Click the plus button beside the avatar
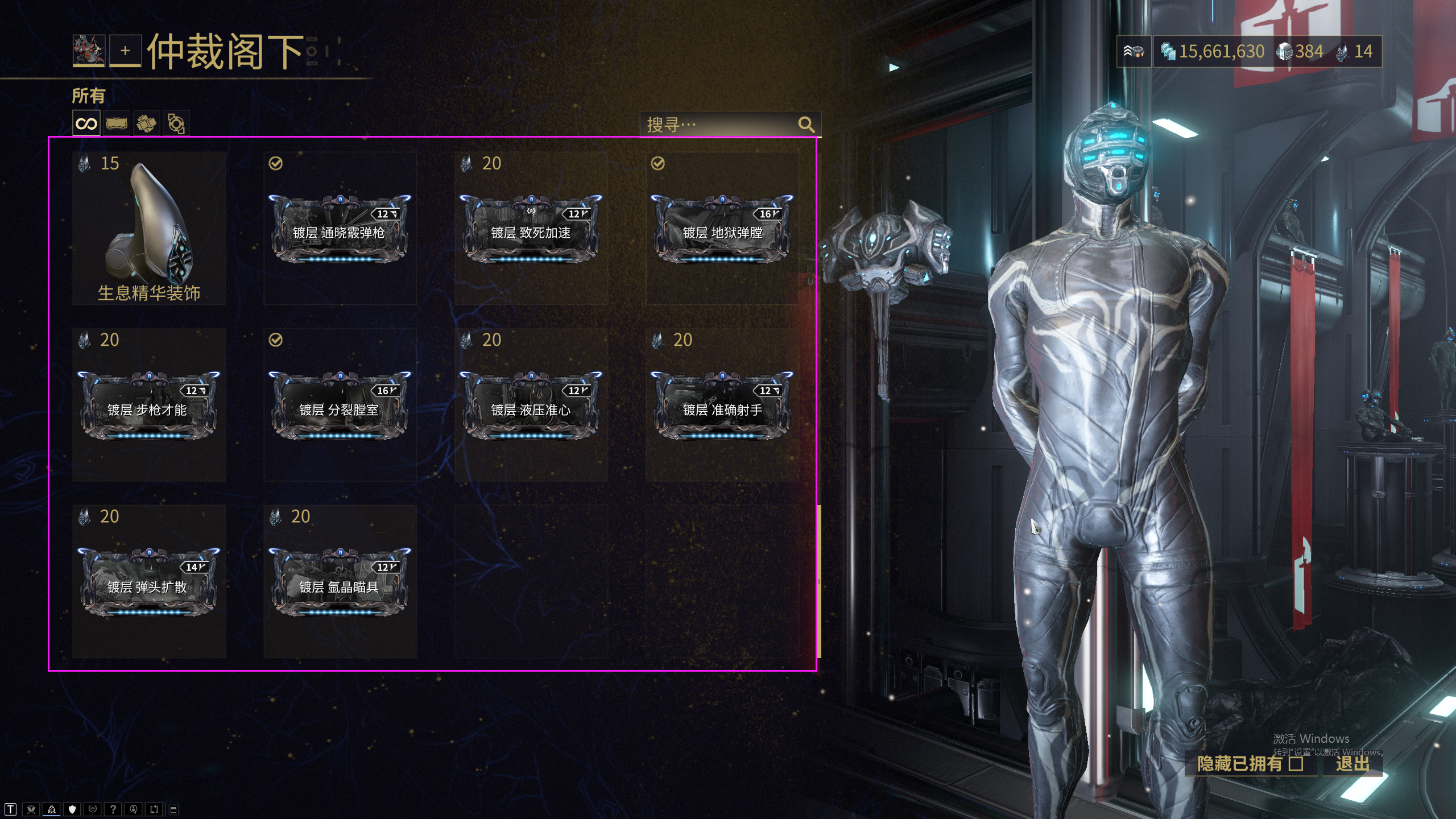Image resolution: width=1456 pixels, height=819 pixels. (x=125, y=51)
